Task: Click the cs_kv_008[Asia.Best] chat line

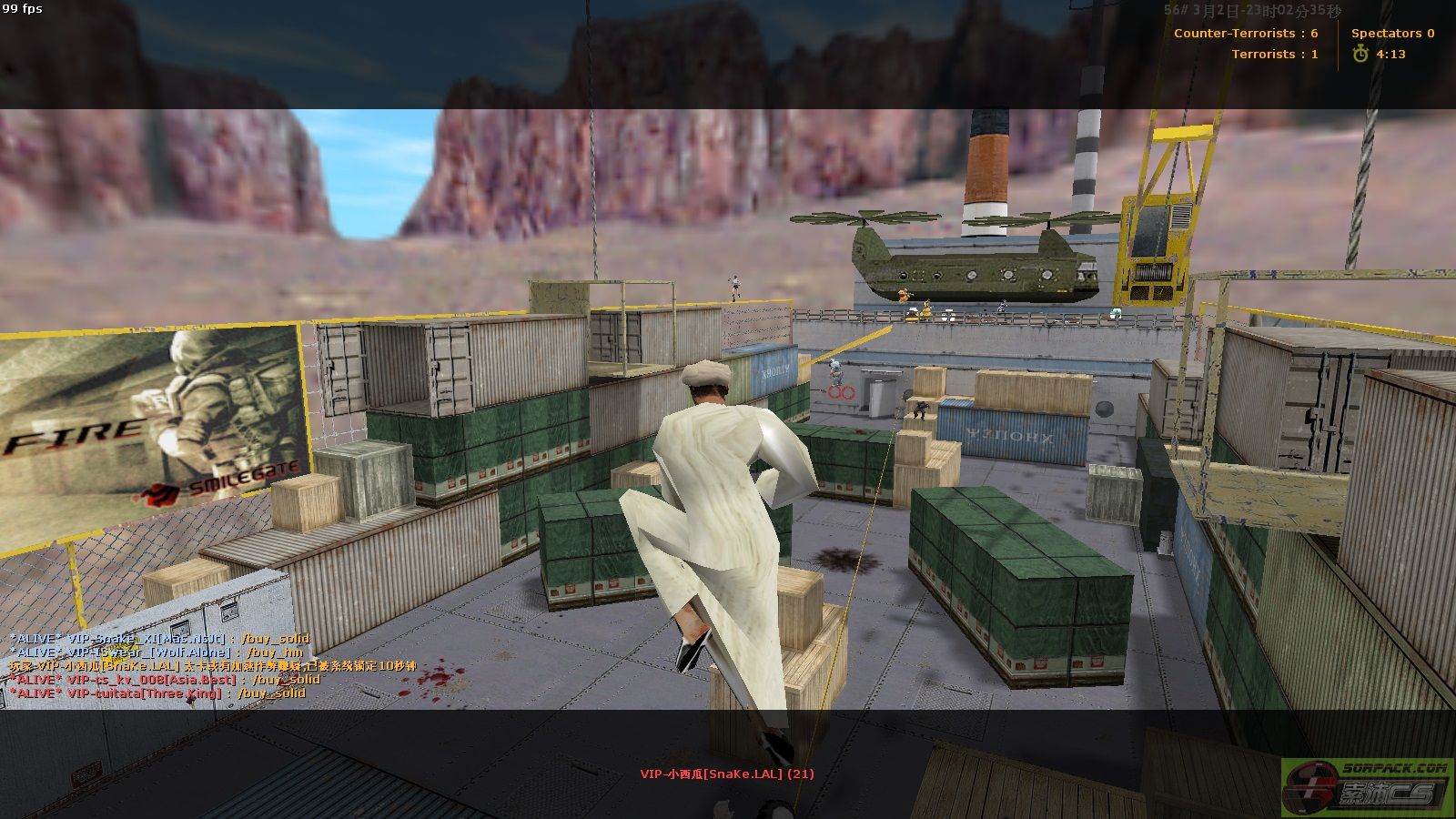Action: pyautogui.click(x=165, y=680)
